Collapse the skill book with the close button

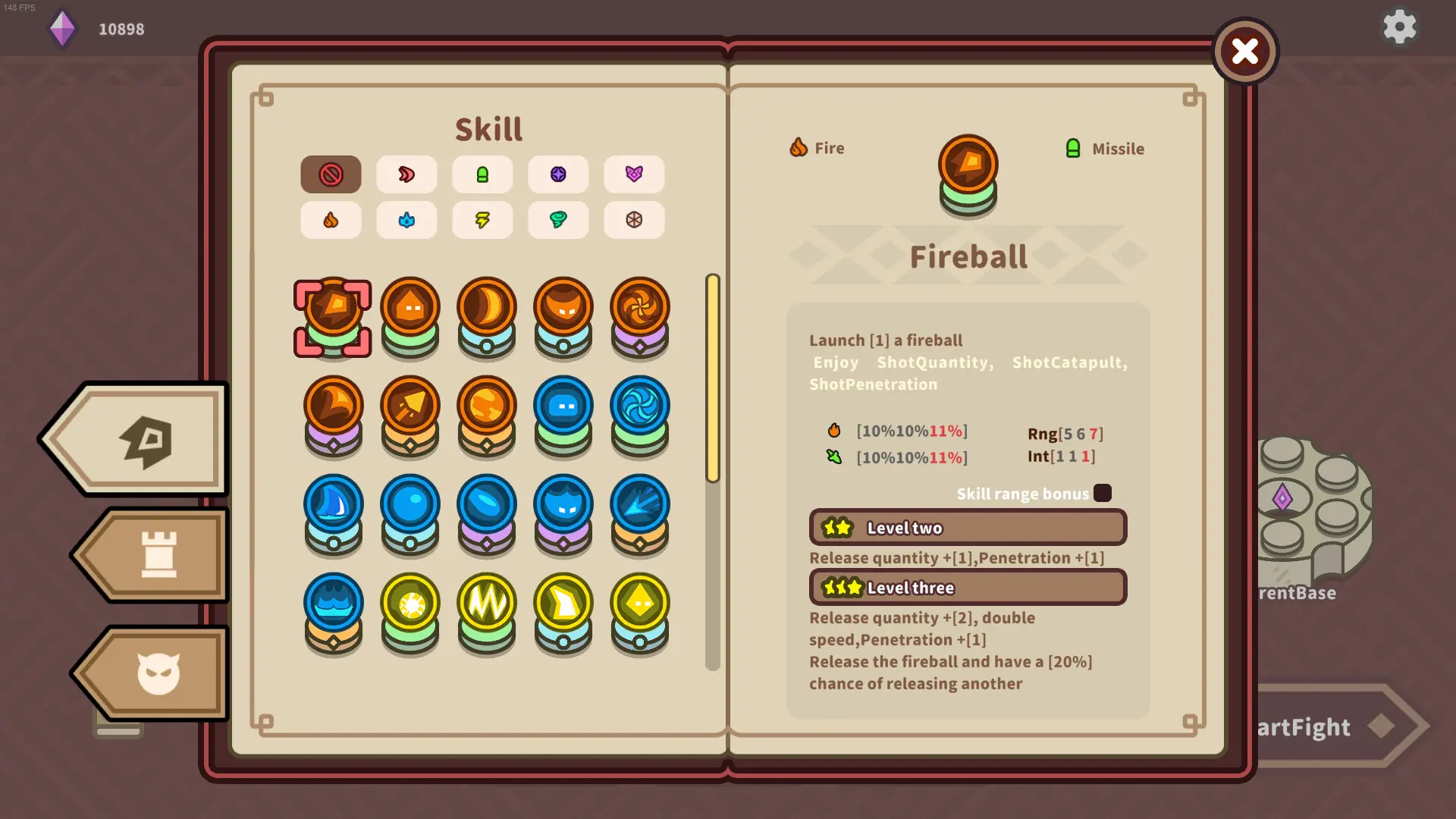coord(1244,52)
